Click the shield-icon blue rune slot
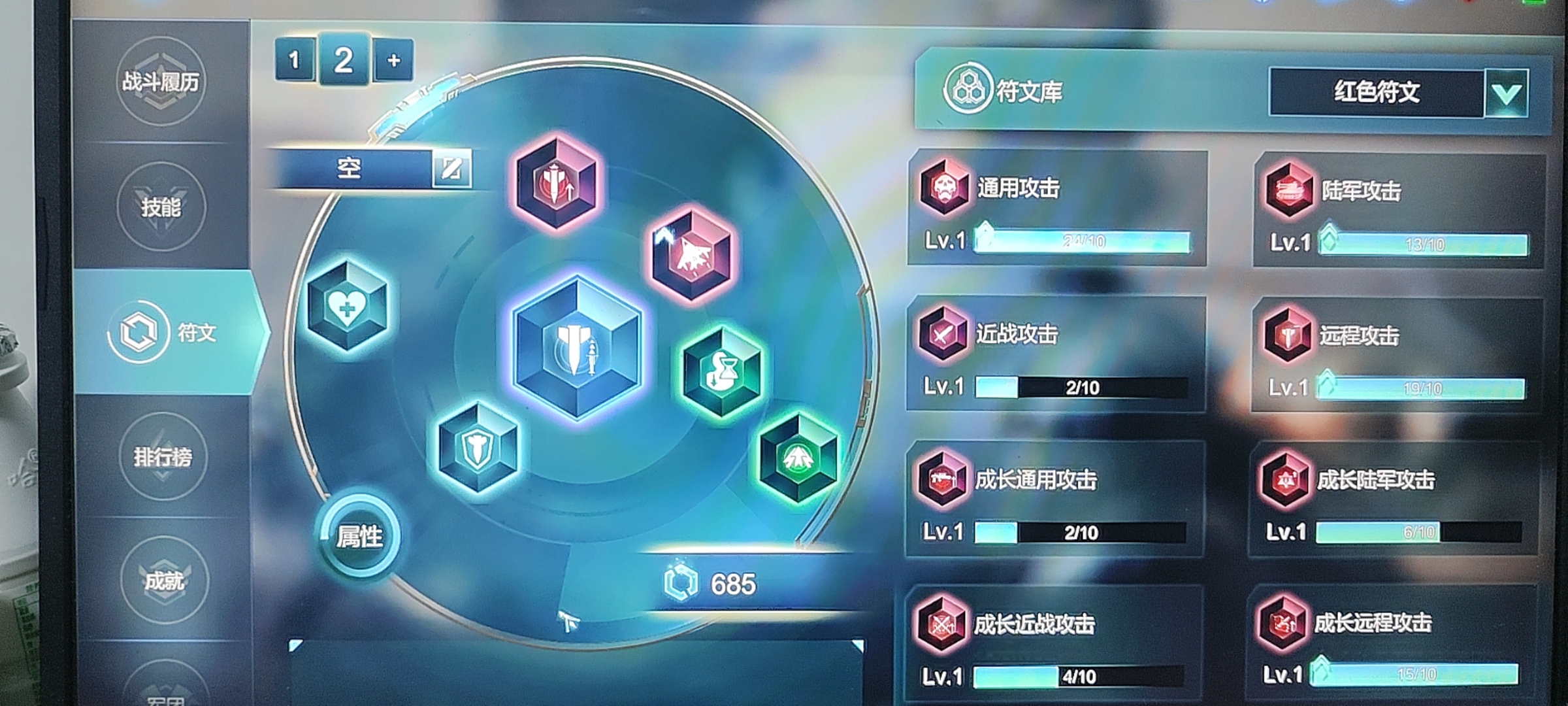This screenshot has height=706, width=1568. (x=478, y=447)
